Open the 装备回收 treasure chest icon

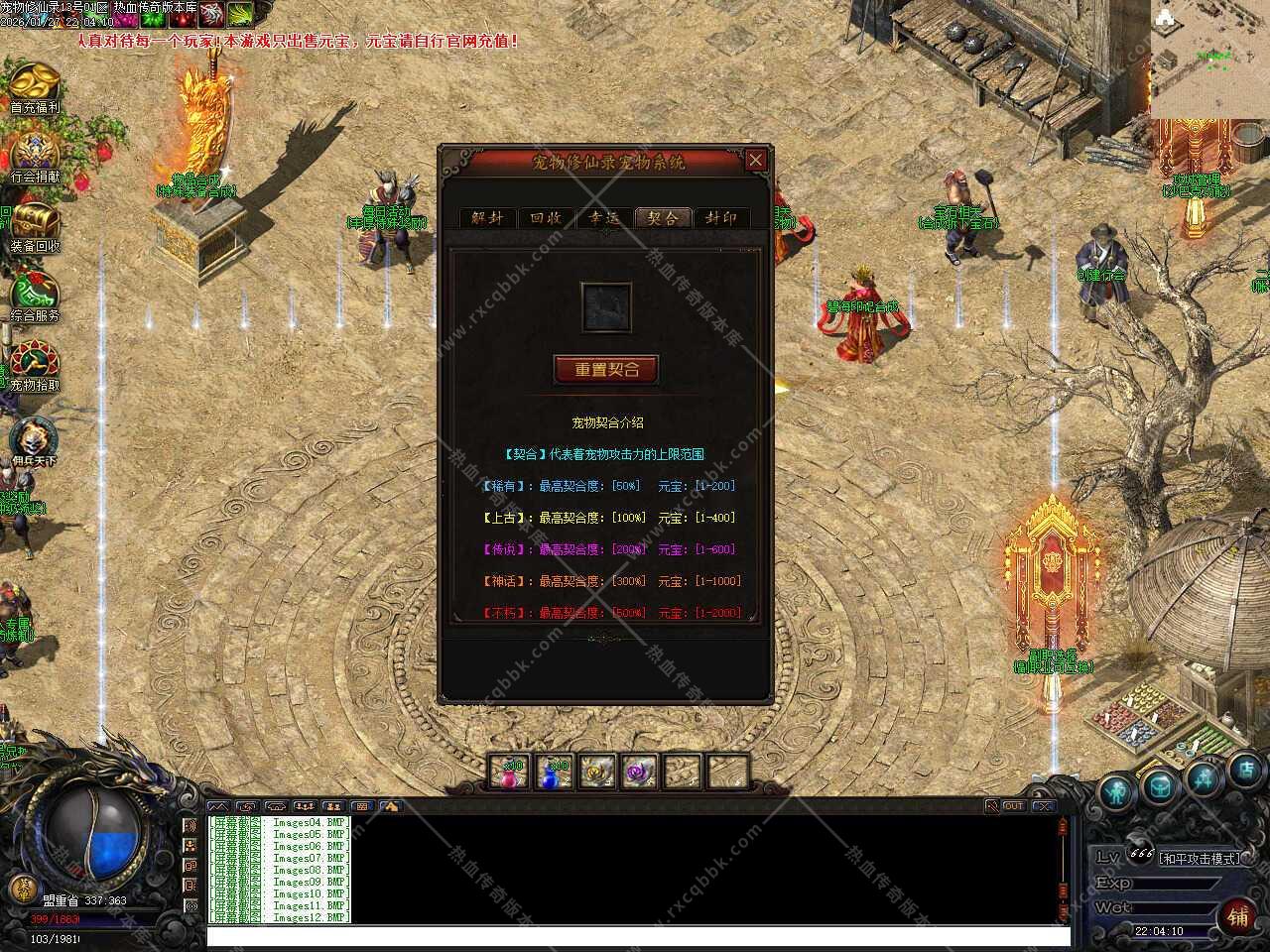pyautogui.click(x=35, y=225)
